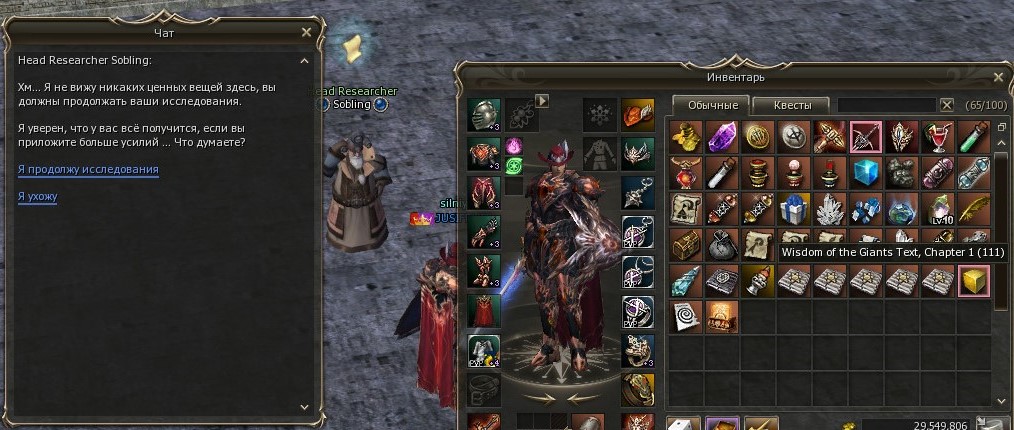
Task: Clear the inventory search with X button
Action: [946, 105]
